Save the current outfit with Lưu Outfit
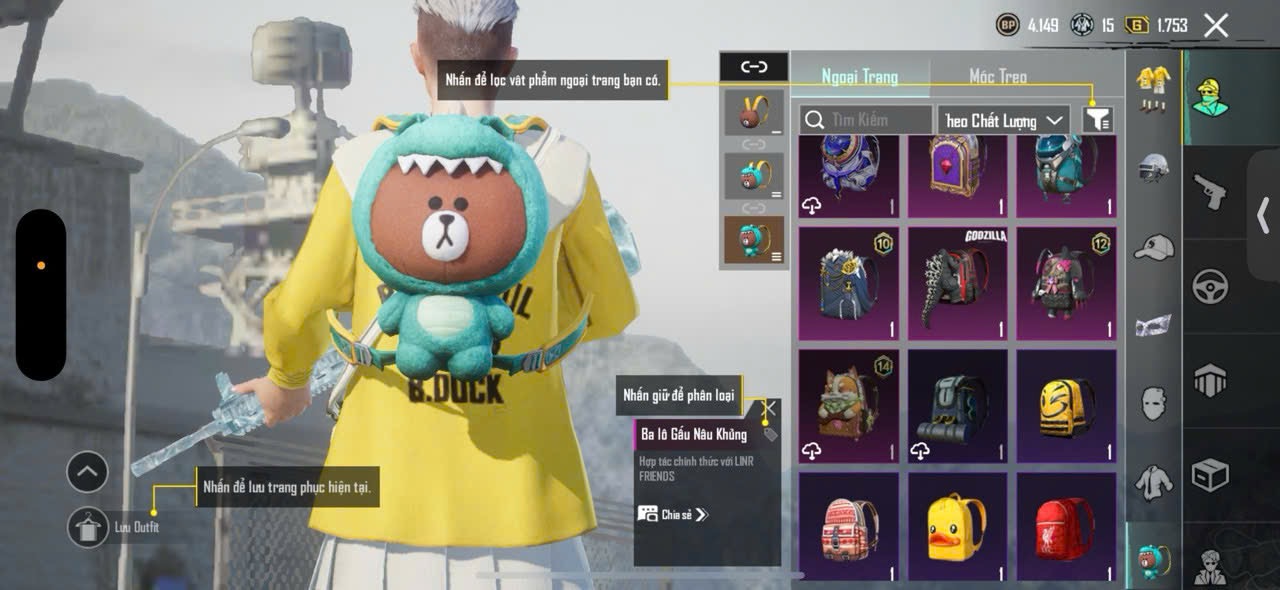This screenshot has width=1280, height=590. click(88, 527)
